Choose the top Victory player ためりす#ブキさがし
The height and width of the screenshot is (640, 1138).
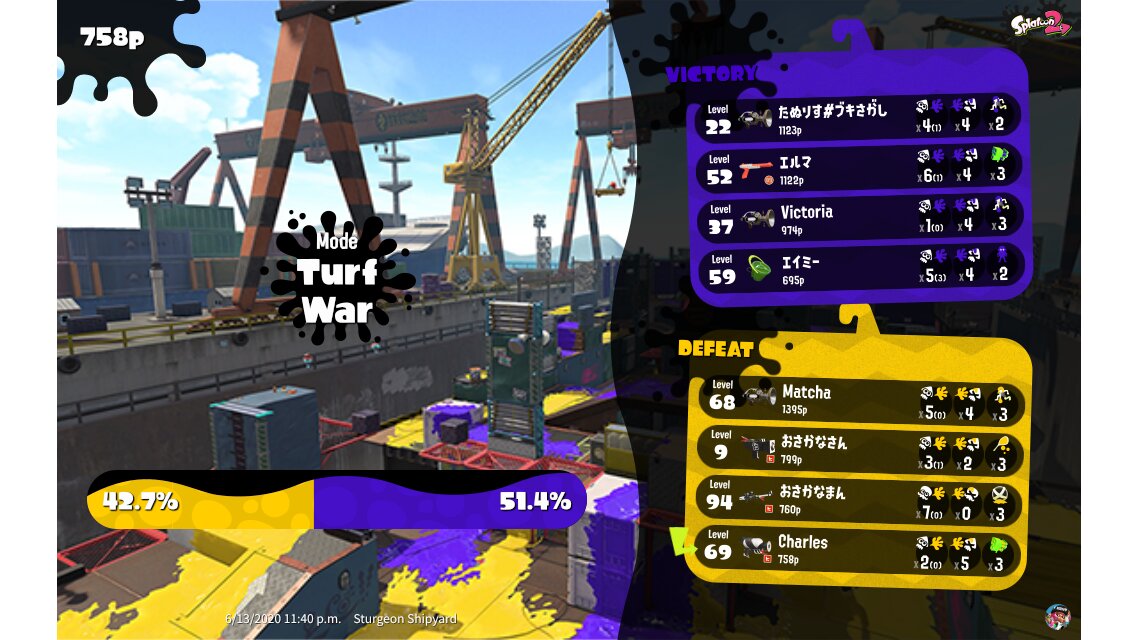tap(860, 118)
